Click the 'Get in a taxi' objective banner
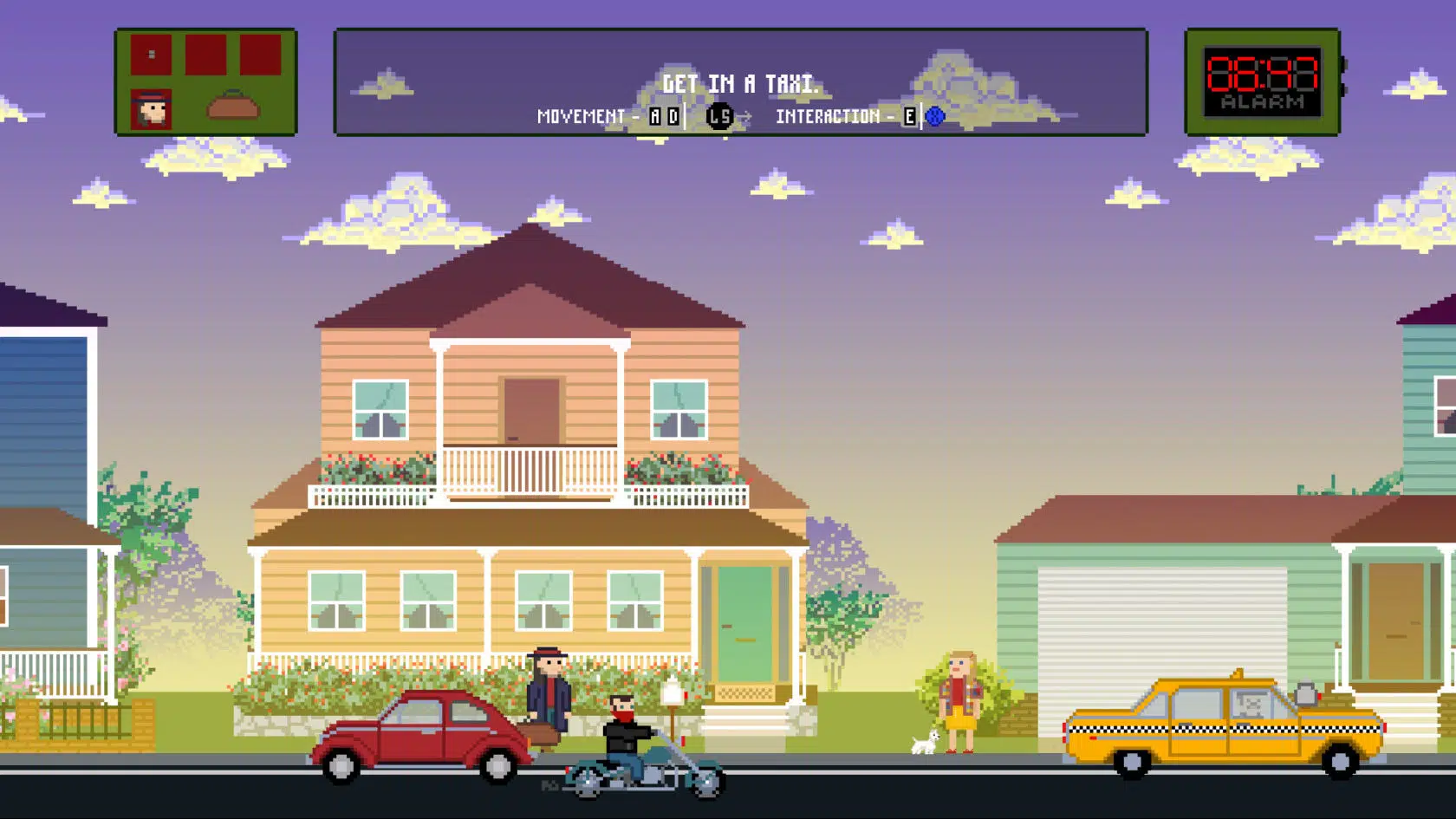This screenshot has width=1456, height=819. tap(739, 83)
